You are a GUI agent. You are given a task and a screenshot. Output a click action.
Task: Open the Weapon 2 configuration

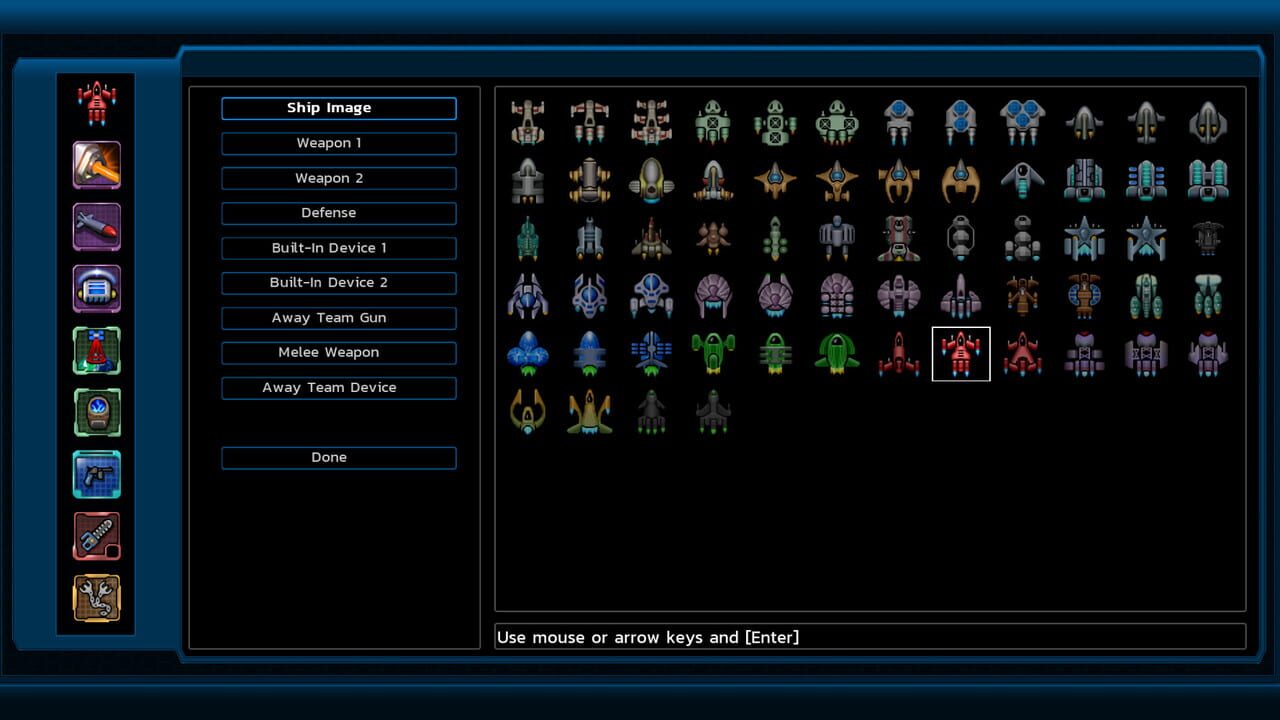[x=338, y=178]
